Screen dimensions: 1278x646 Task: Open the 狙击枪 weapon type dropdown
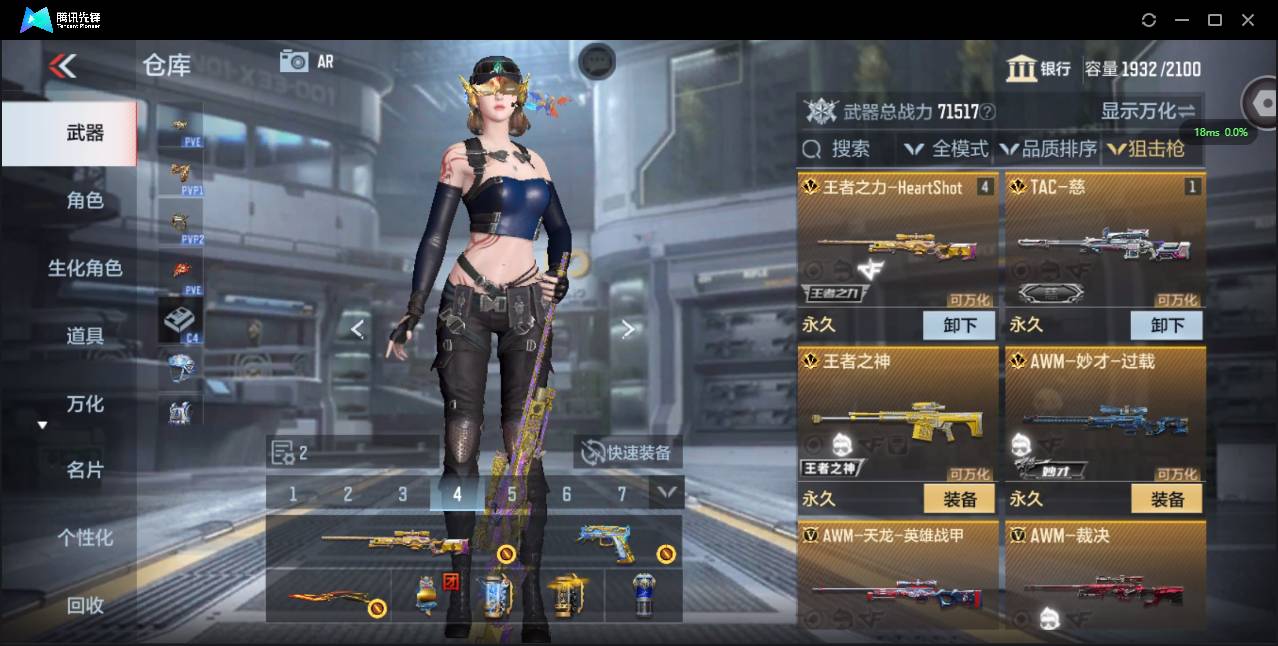(x=1146, y=149)
